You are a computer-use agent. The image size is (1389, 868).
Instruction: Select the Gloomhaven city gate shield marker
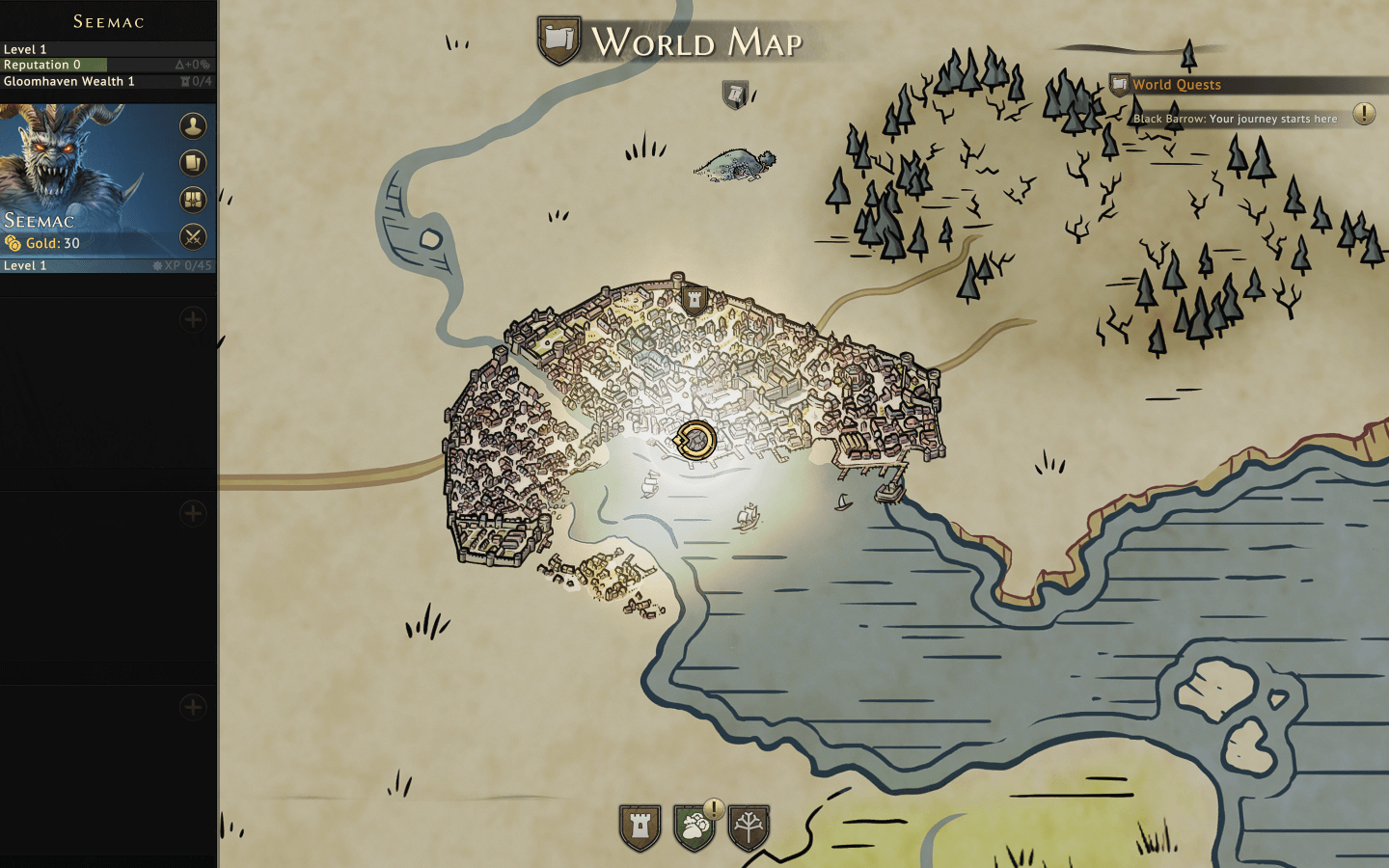tap(694, 300)
